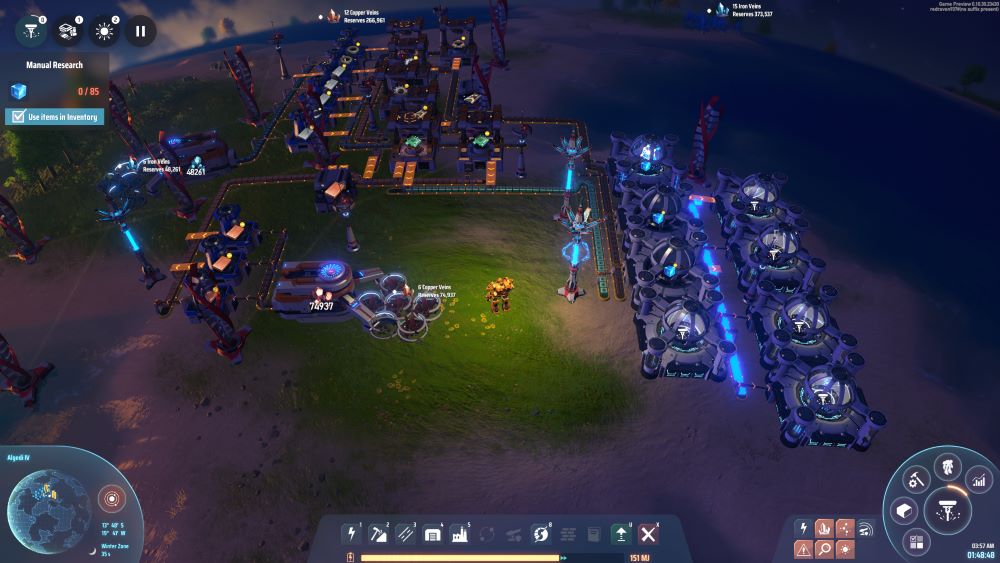Screen dimensions: 1000x563
Task: Pause the game with the pause button
Action: coord(140,30)
